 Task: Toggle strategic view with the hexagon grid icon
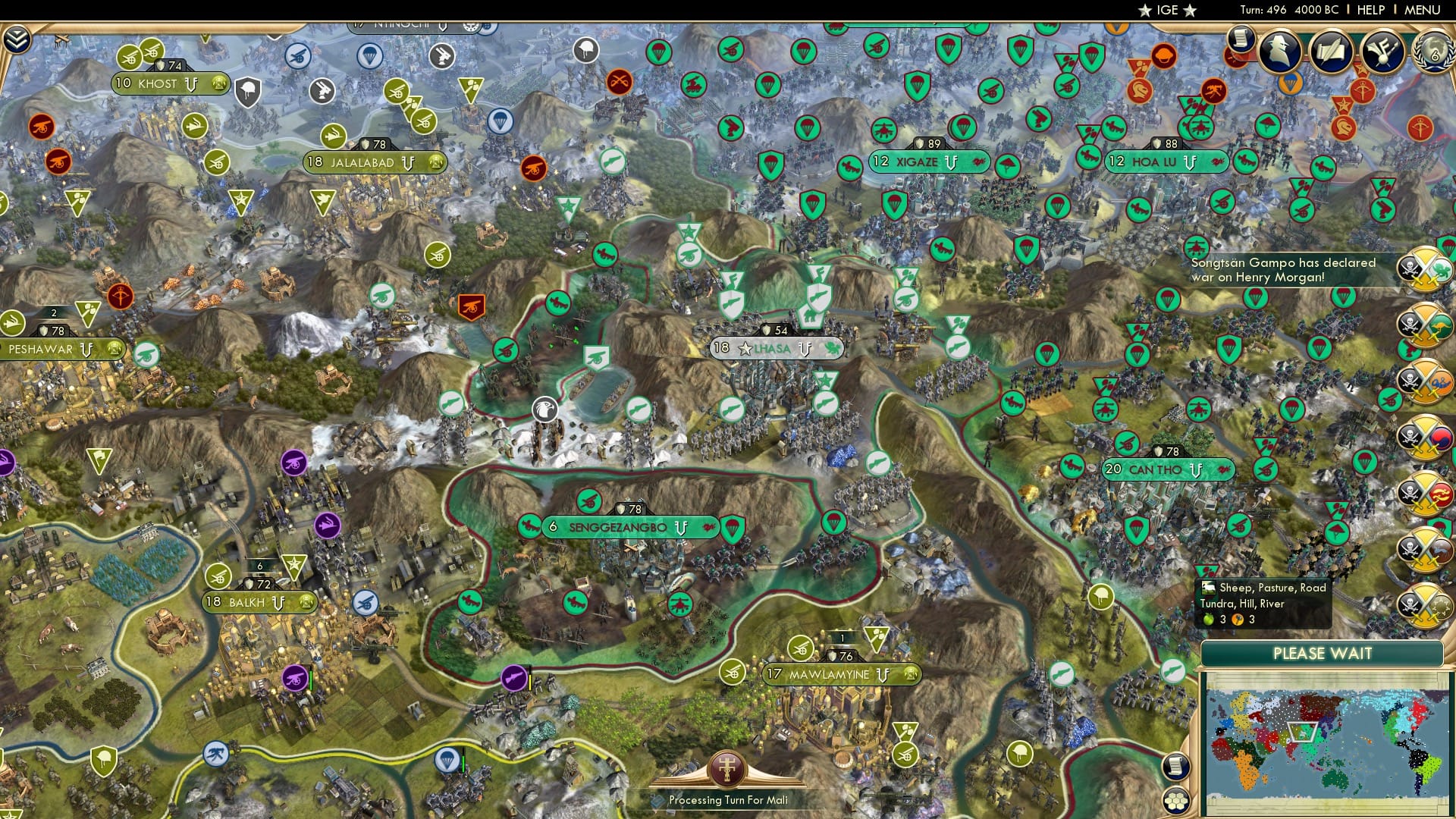point(1176,802)
